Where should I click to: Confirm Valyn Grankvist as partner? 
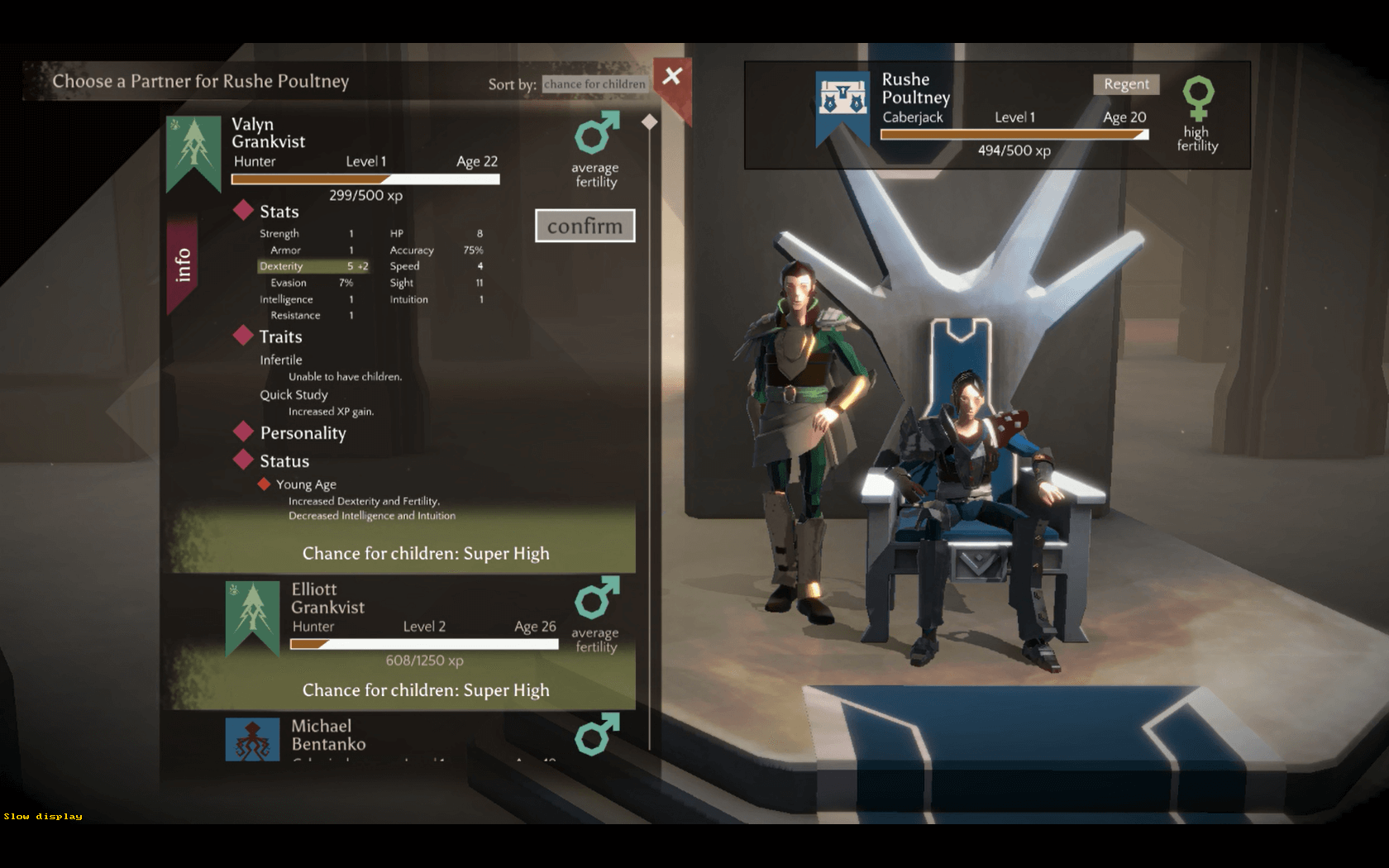point(585,226)
